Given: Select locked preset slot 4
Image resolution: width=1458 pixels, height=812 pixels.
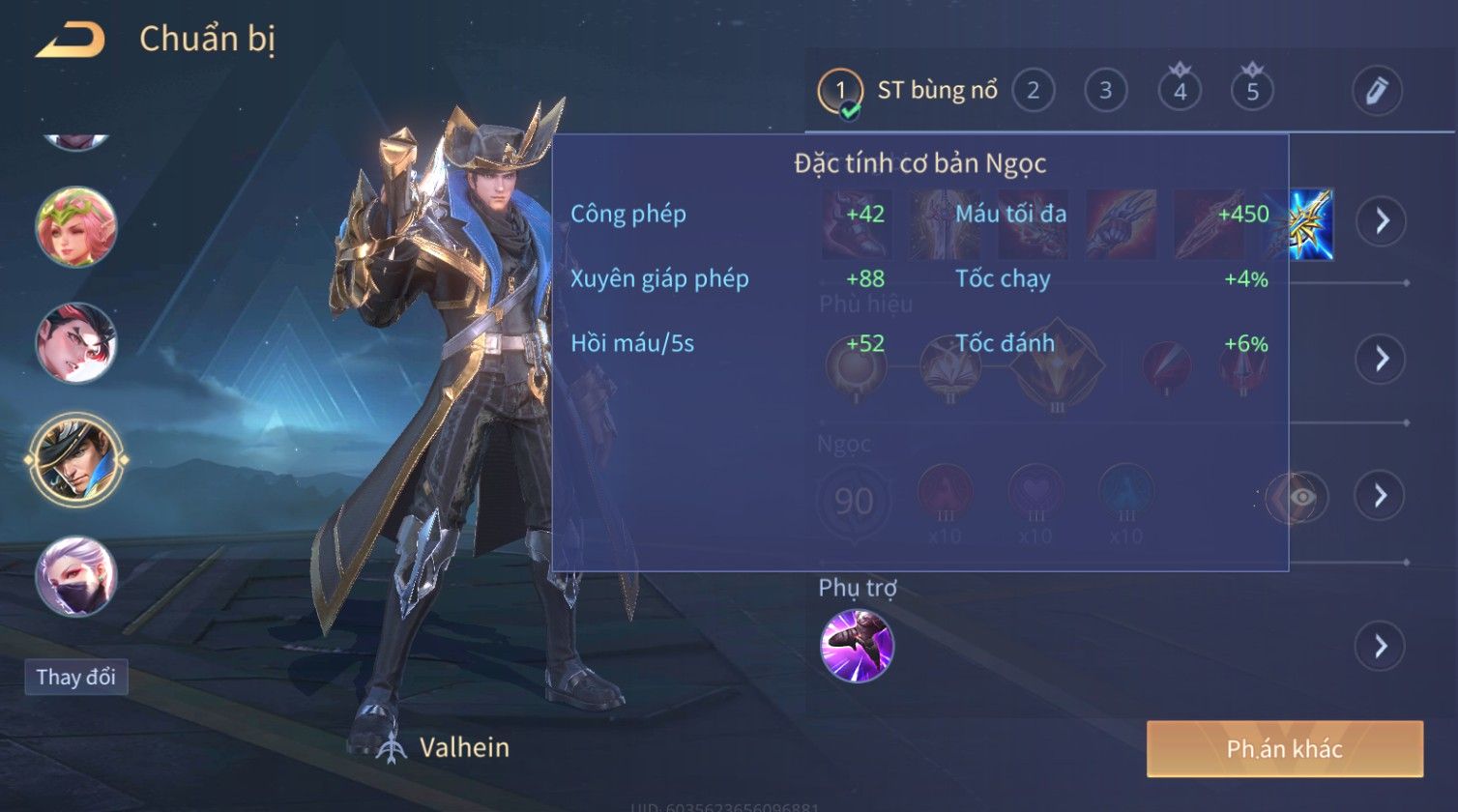Looking at the screenshot, I should [x=1180, y=92].
